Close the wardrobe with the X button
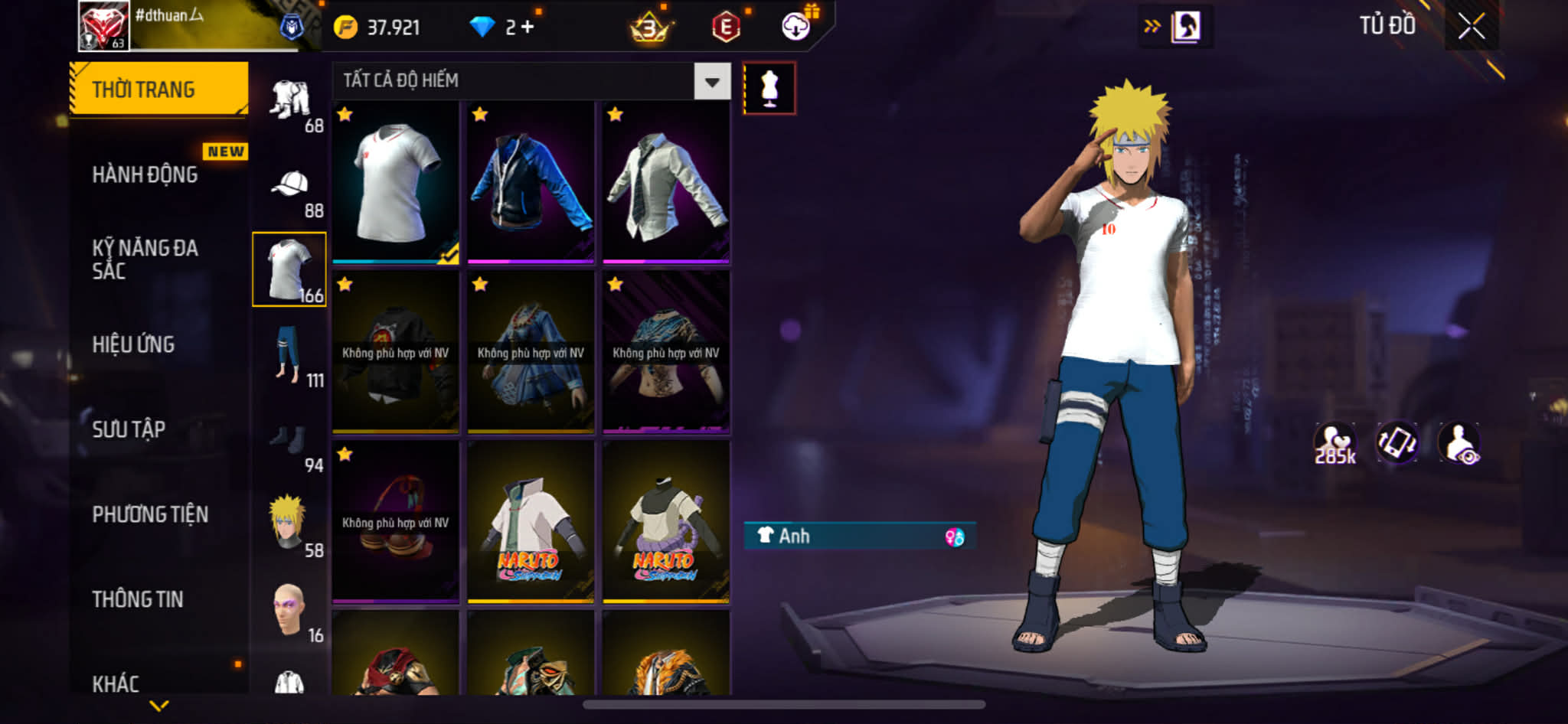This screenshot has width=1568, height=724. [x=1471, y=27]
